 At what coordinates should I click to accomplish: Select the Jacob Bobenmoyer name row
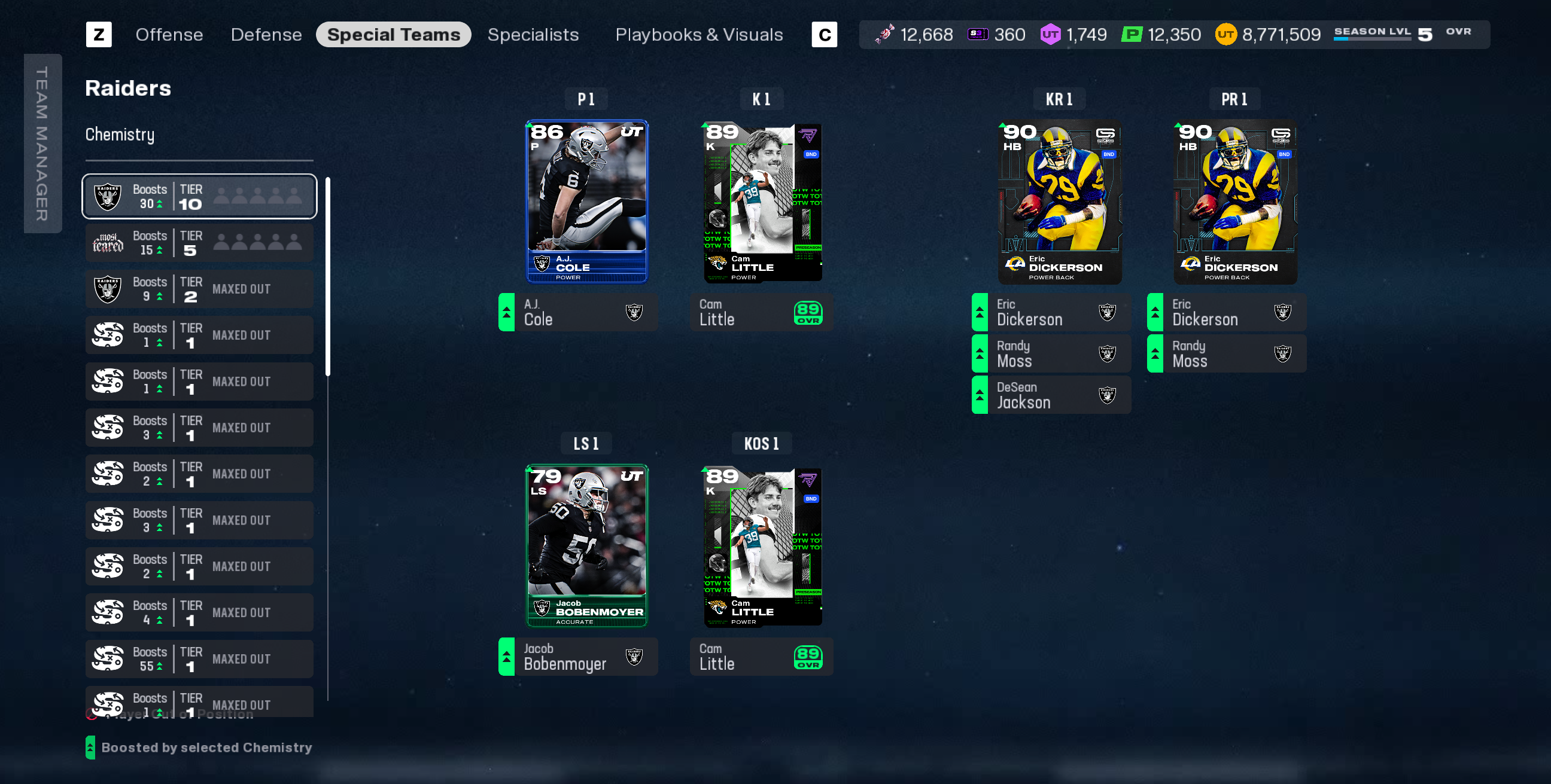(578, 657)
